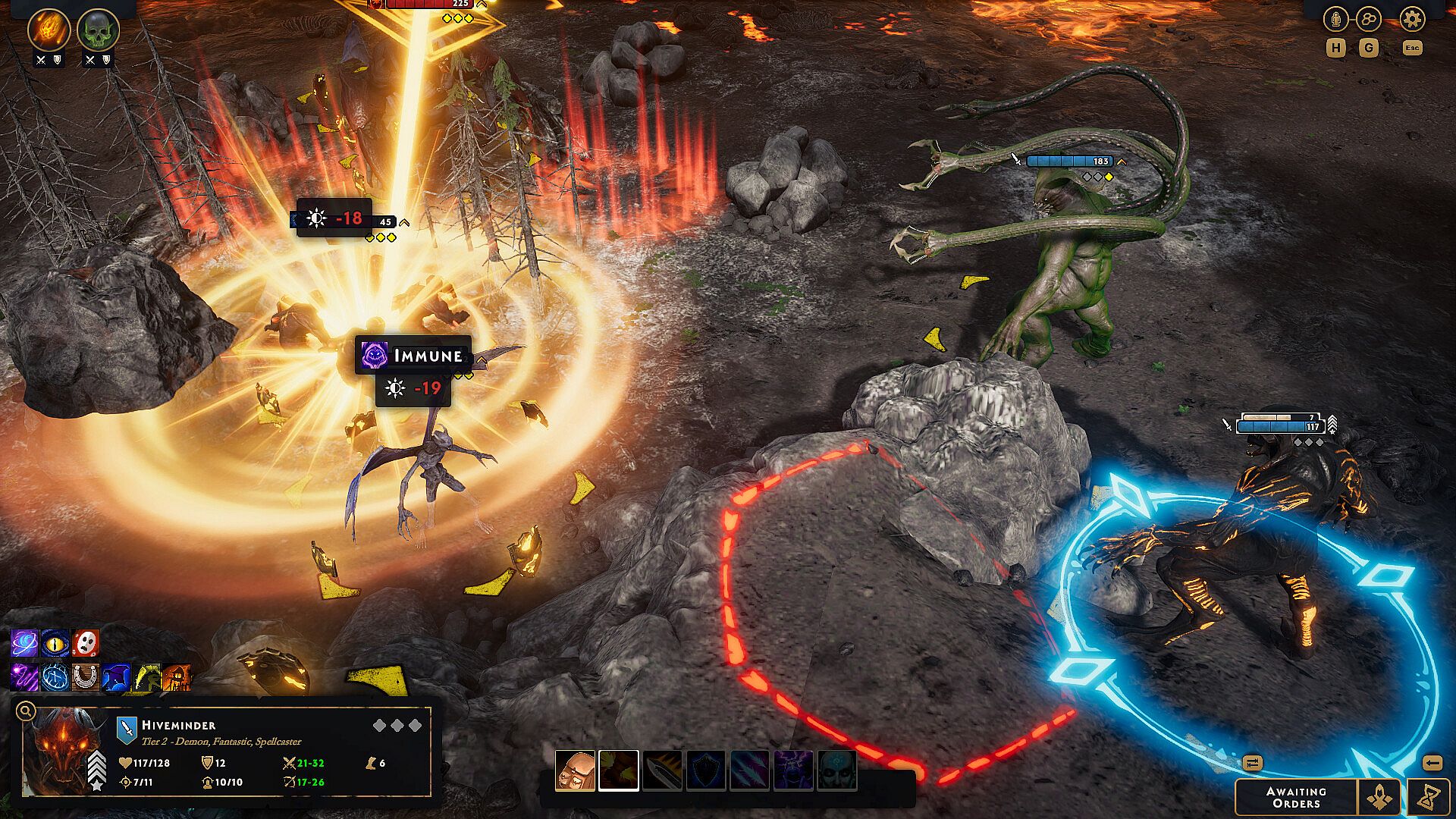
Task: Open the settings gear menu
Action: (x=1412, y=19)
